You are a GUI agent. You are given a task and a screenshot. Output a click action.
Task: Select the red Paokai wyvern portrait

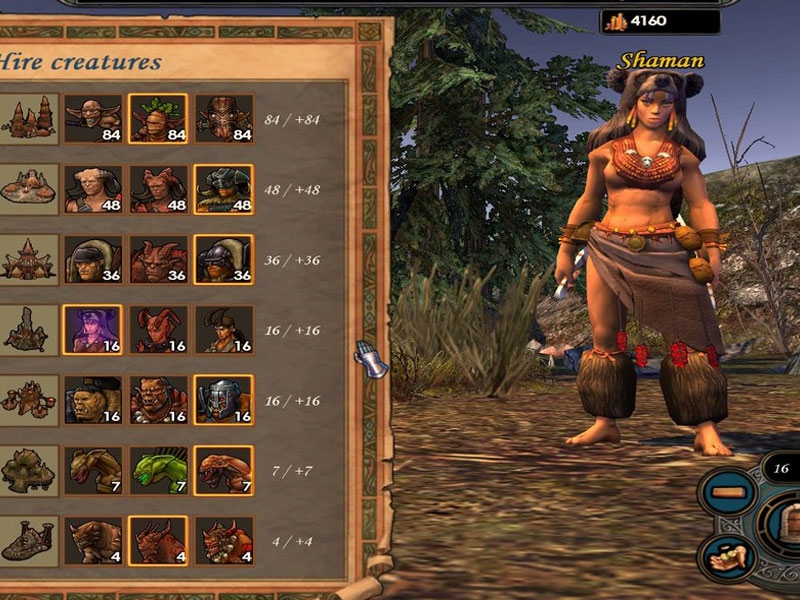click(223, 470)
